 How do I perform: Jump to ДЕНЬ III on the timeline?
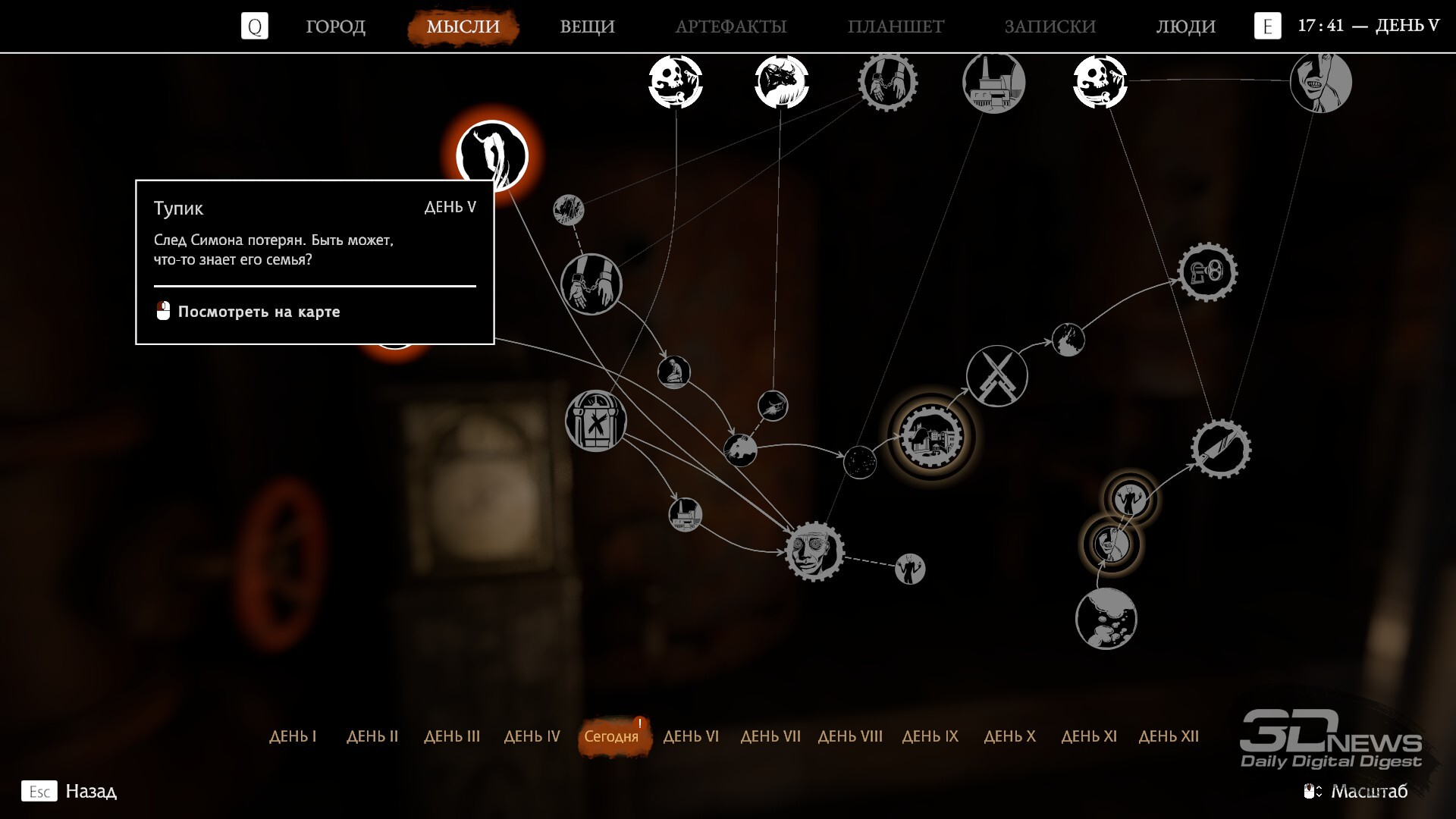point(452,736)
